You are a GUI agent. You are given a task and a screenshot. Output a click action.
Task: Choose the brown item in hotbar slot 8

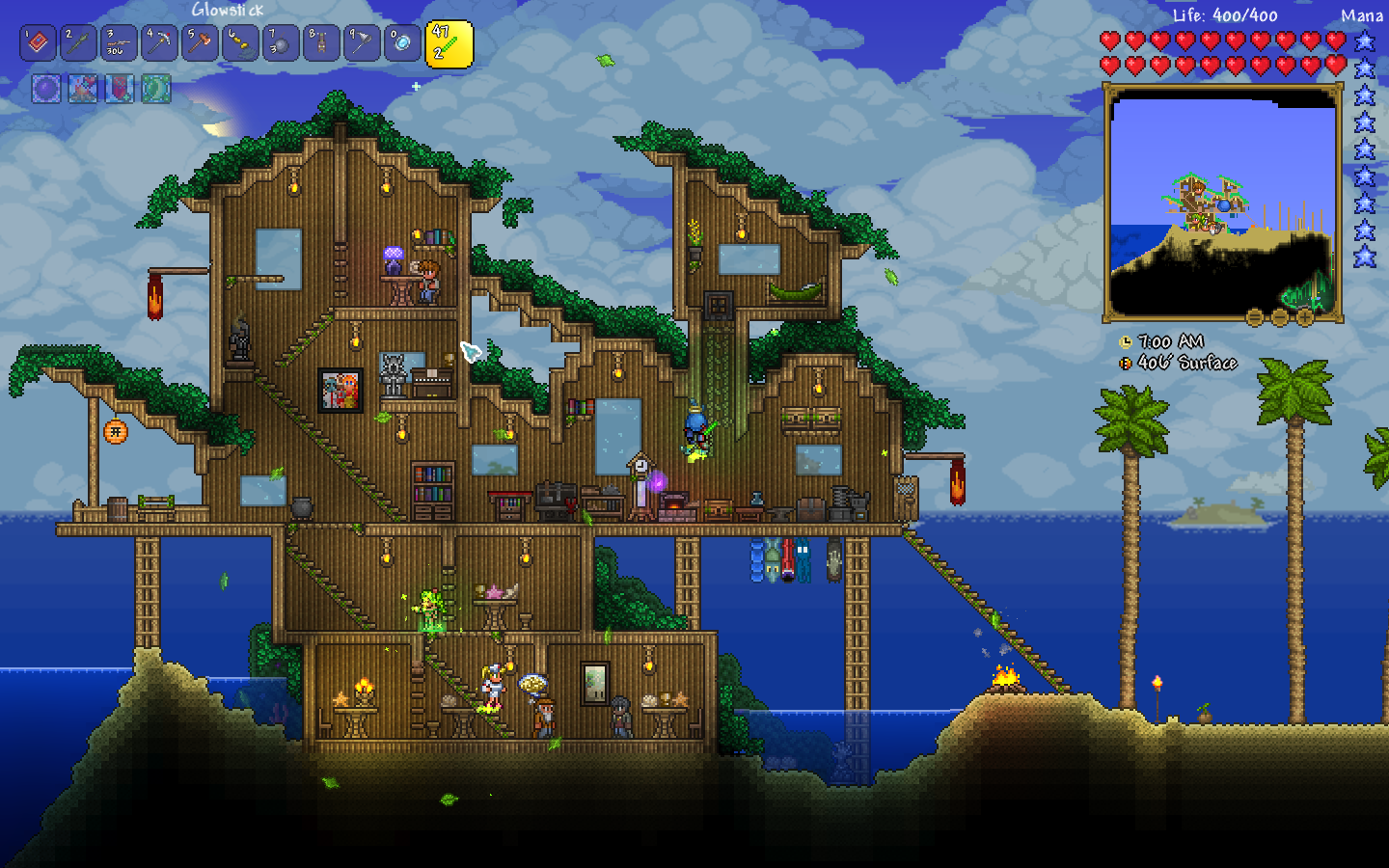point(321,43)
